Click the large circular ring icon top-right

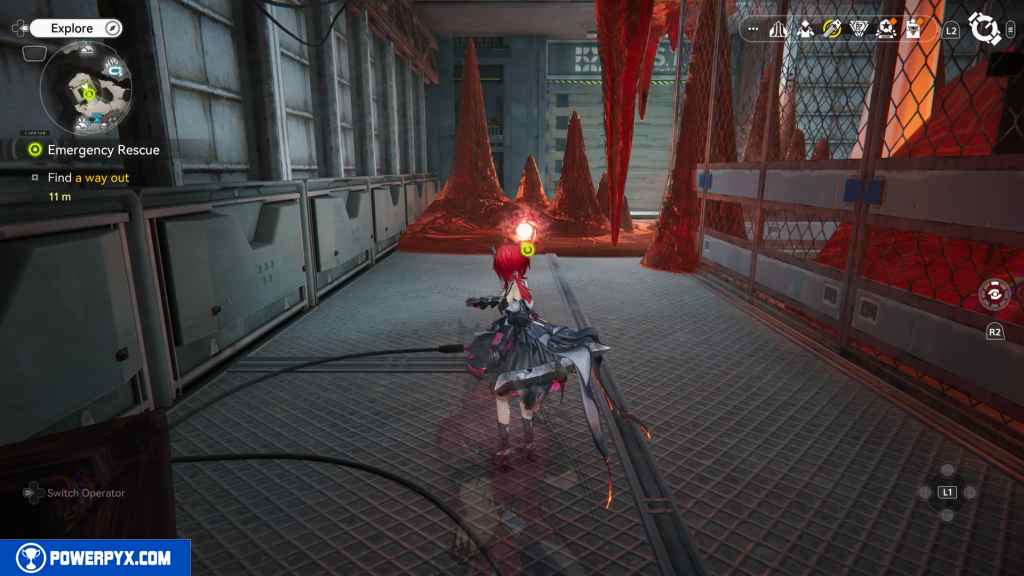pyautogui.click(x=986, y=29)
